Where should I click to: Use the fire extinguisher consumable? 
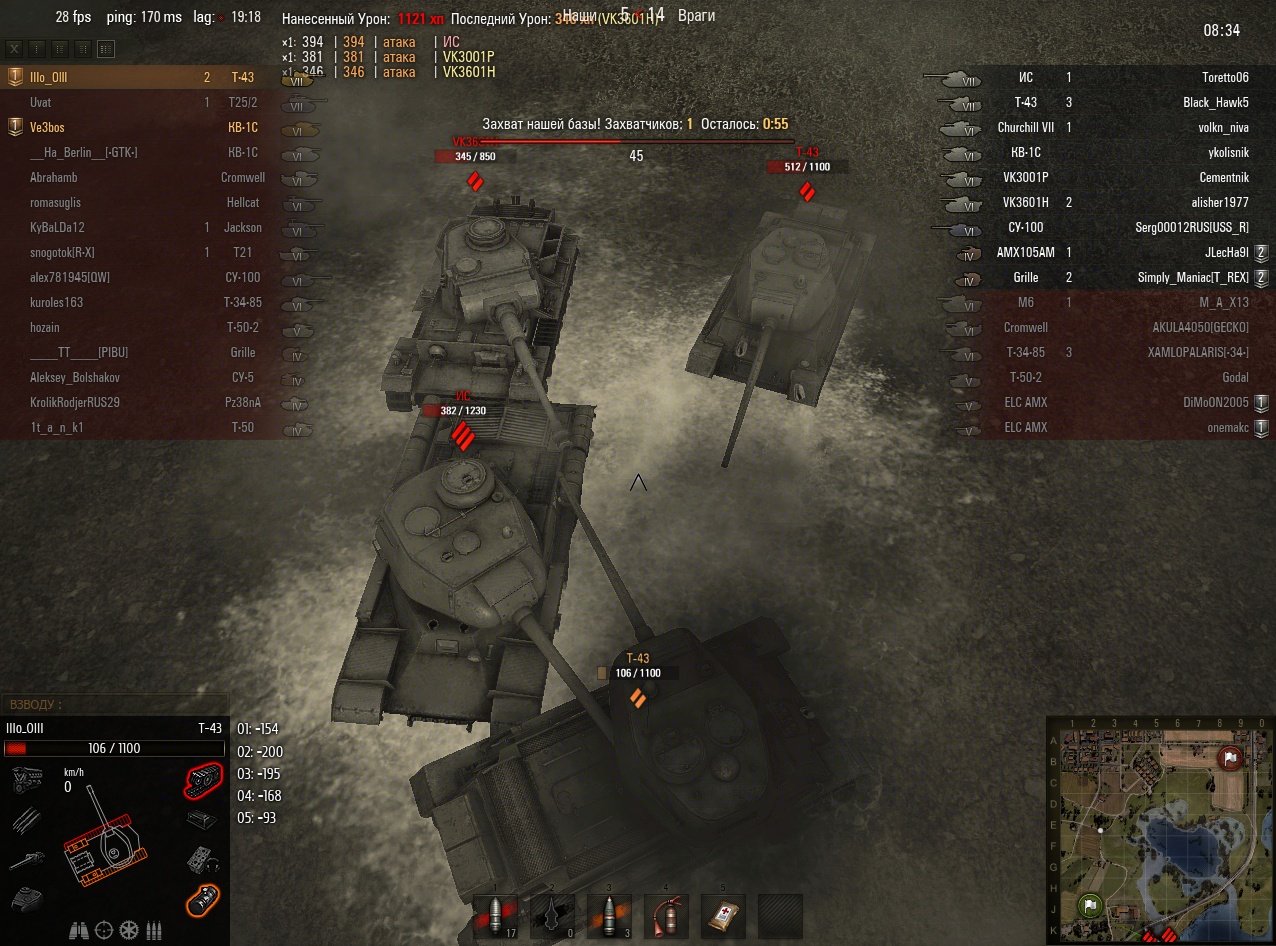(x=666, y=914)
